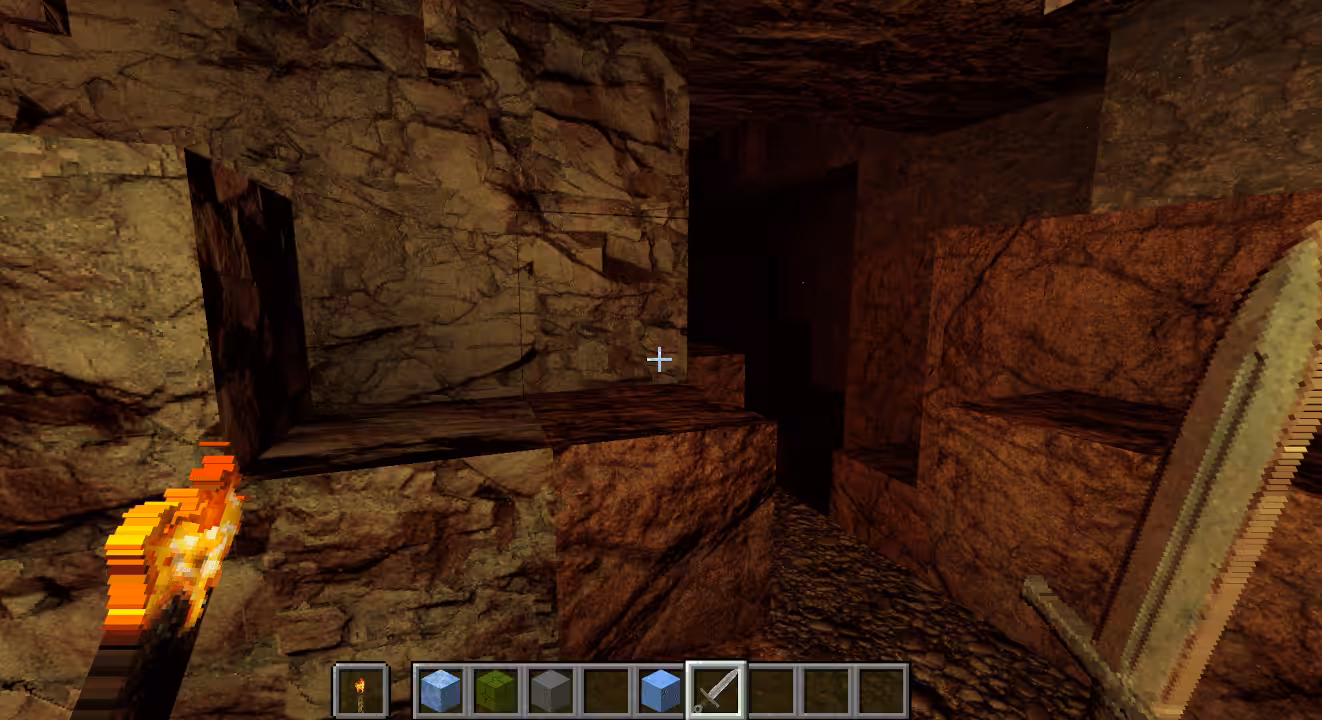Select the stone sword hotbar slot
1322x720 pixels.
[716, 690]
